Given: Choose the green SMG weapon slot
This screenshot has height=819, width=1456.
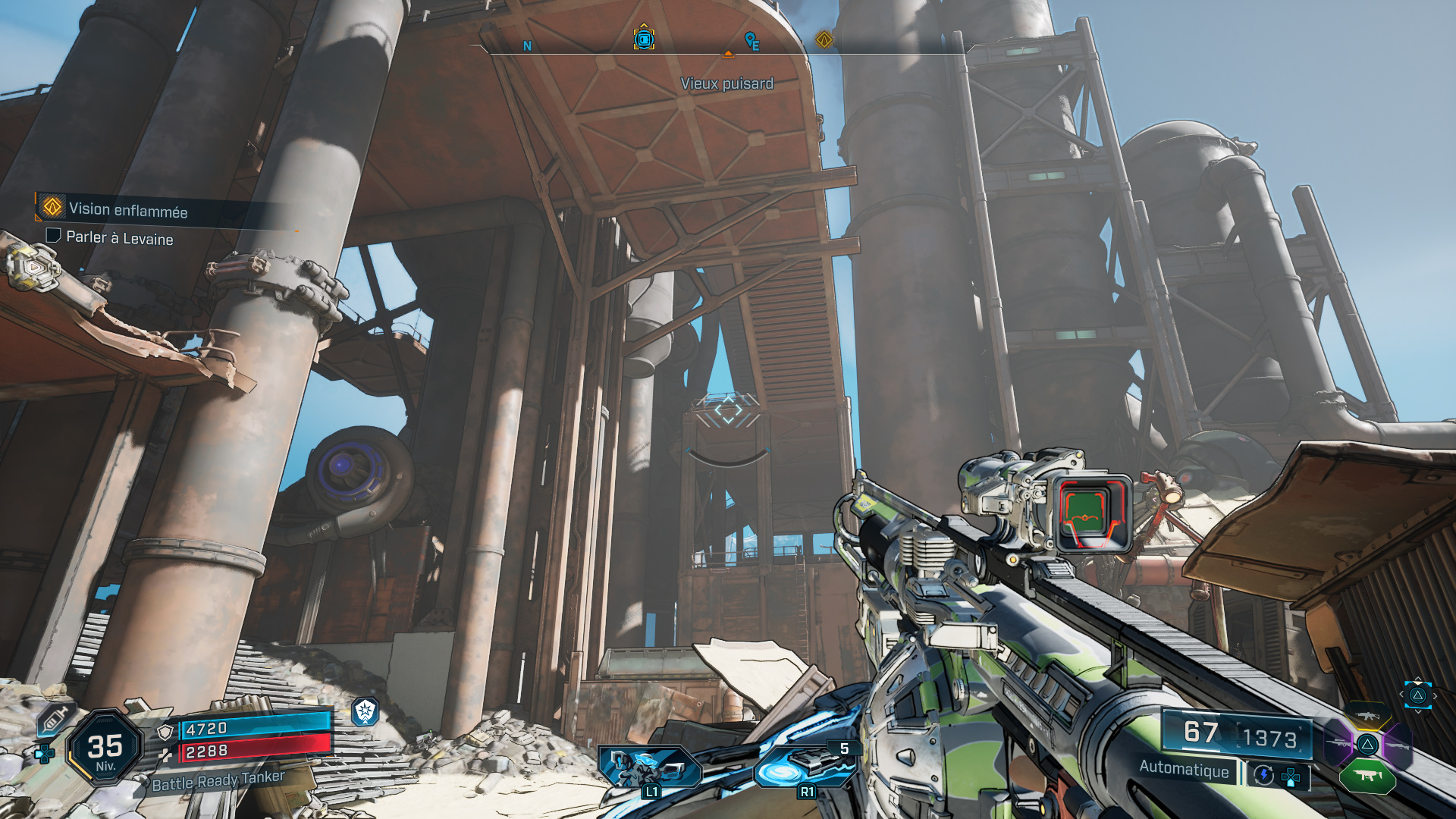Looking at the screenshot, I should (1367, 775).
